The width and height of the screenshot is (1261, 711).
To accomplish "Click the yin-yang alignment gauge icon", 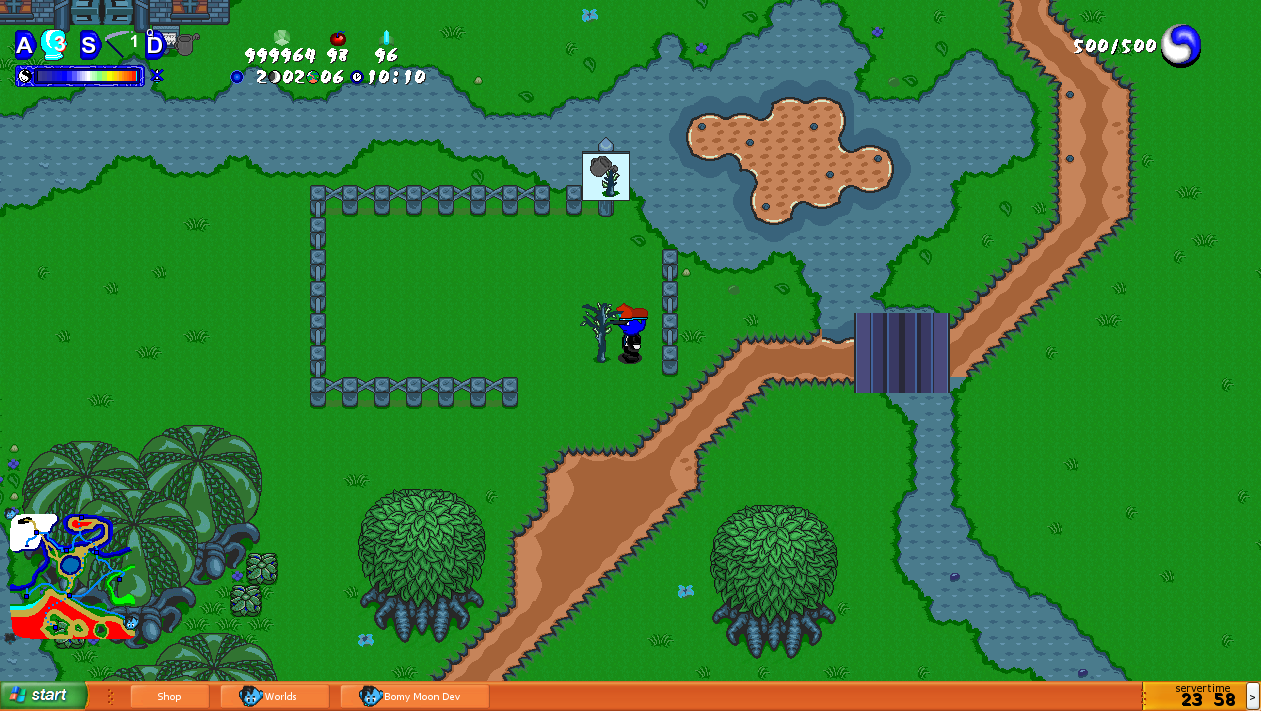I will 25,76.
